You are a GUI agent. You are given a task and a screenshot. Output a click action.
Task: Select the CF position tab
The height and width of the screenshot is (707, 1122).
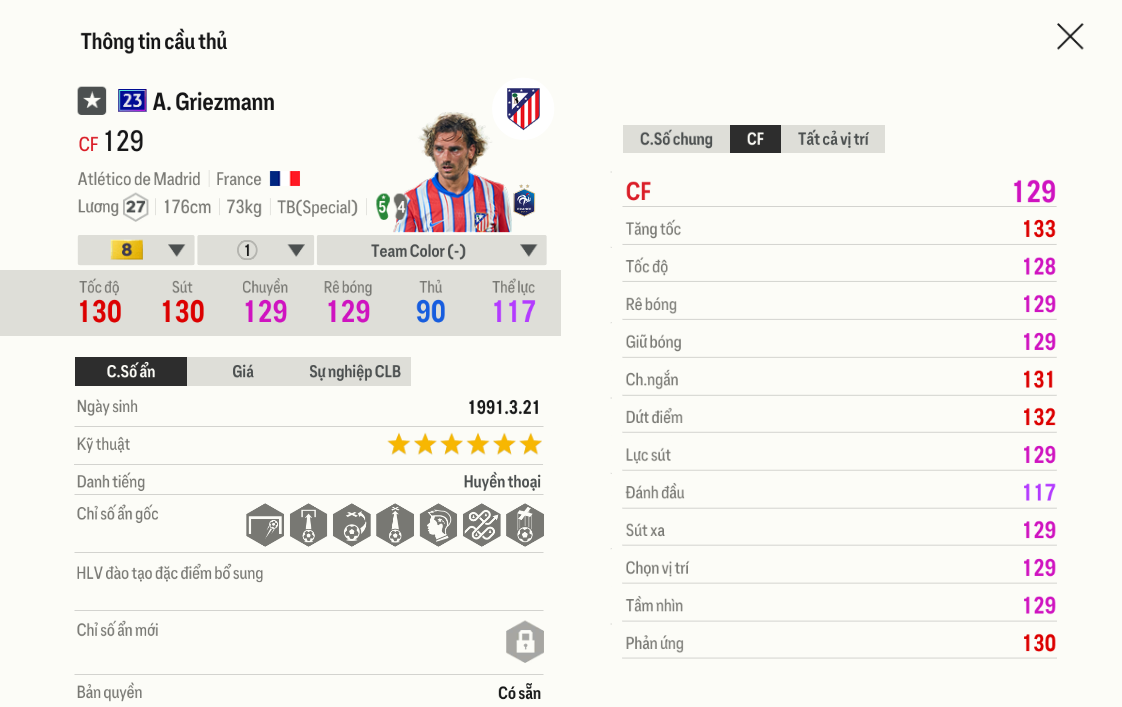(756, 139)
